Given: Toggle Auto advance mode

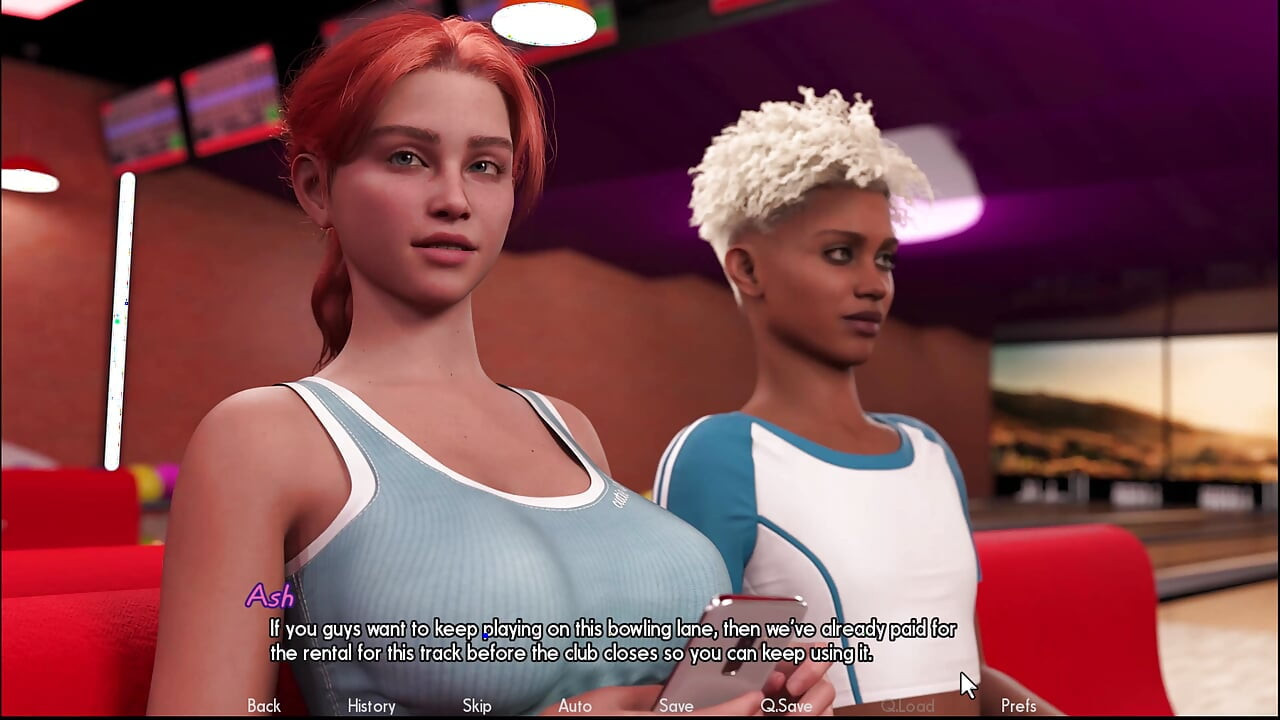Looking at the screenshot, I should [x=575, y=706].
